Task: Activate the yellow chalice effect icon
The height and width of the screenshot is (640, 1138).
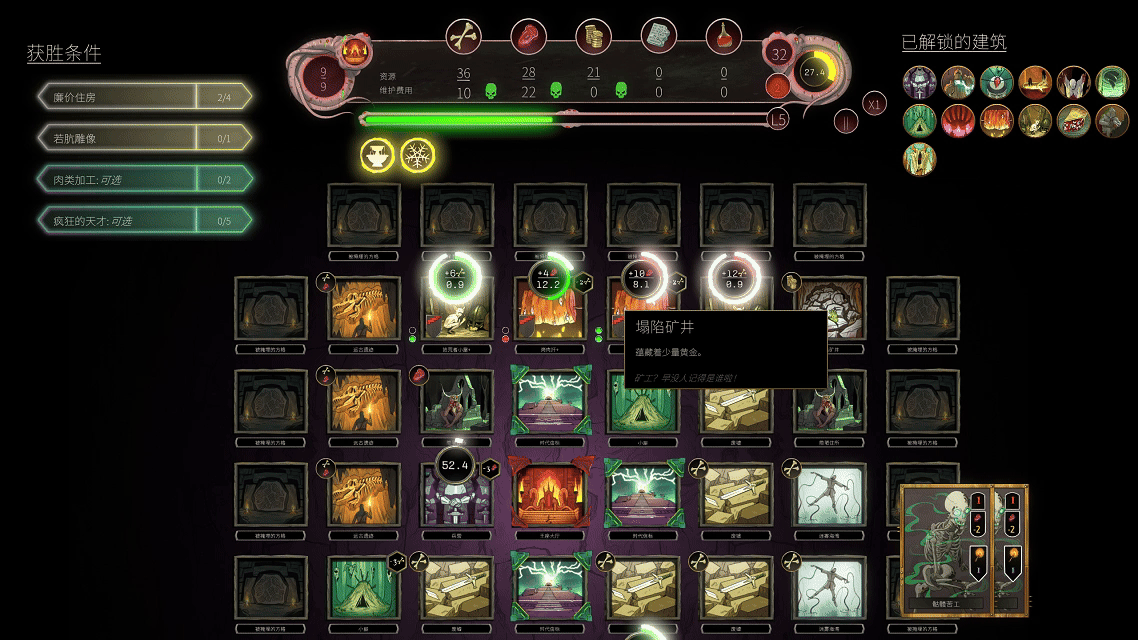Action: click(378, 155)
